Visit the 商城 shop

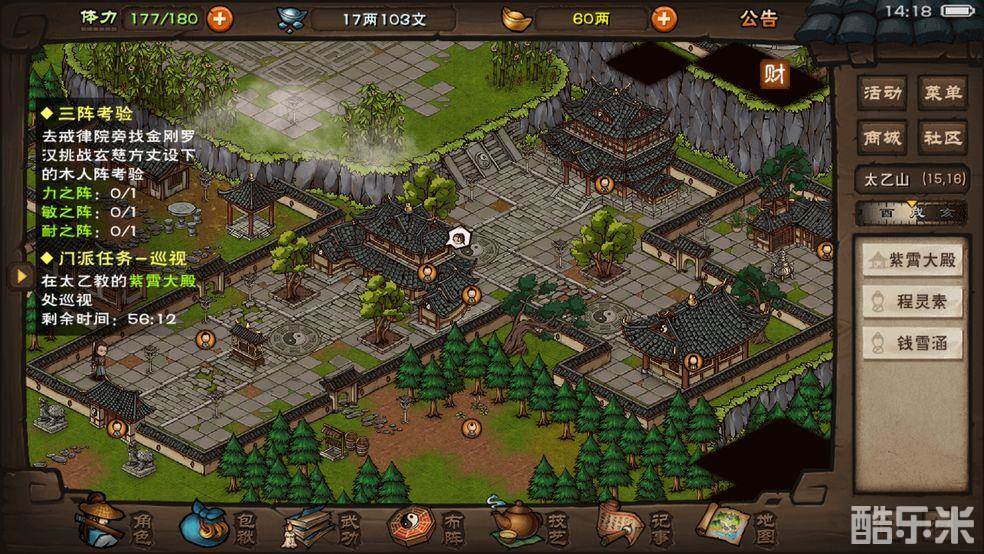coord(883,137)
